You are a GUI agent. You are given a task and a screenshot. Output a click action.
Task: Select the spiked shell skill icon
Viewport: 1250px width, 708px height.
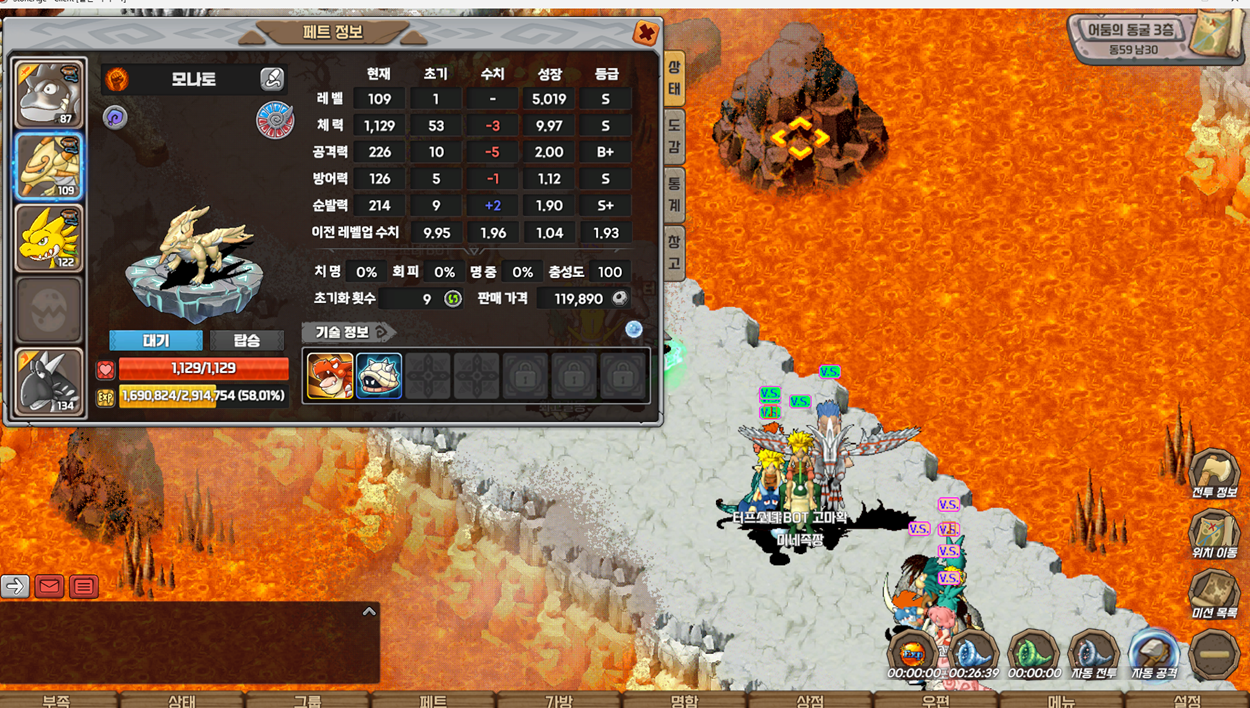[379, 376]
